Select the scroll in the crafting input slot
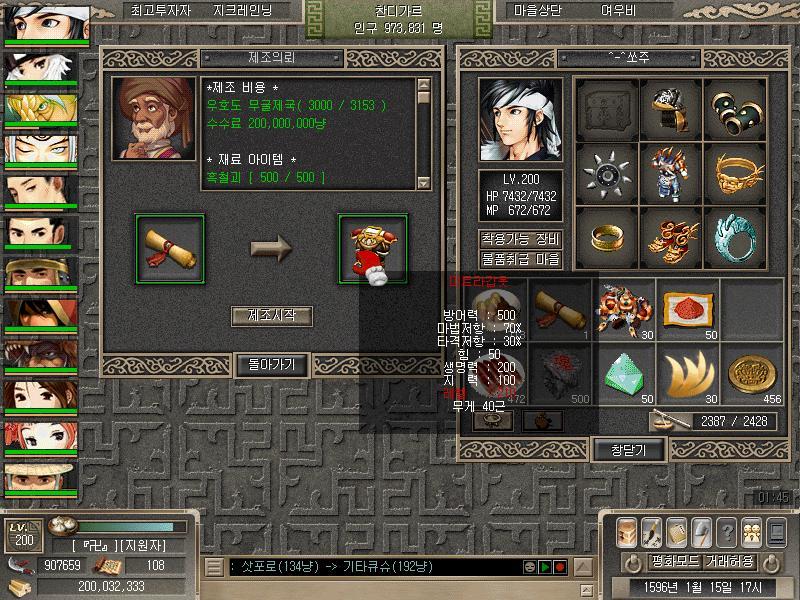This screenshot has width=800, height=600. [x=169, y=247]
